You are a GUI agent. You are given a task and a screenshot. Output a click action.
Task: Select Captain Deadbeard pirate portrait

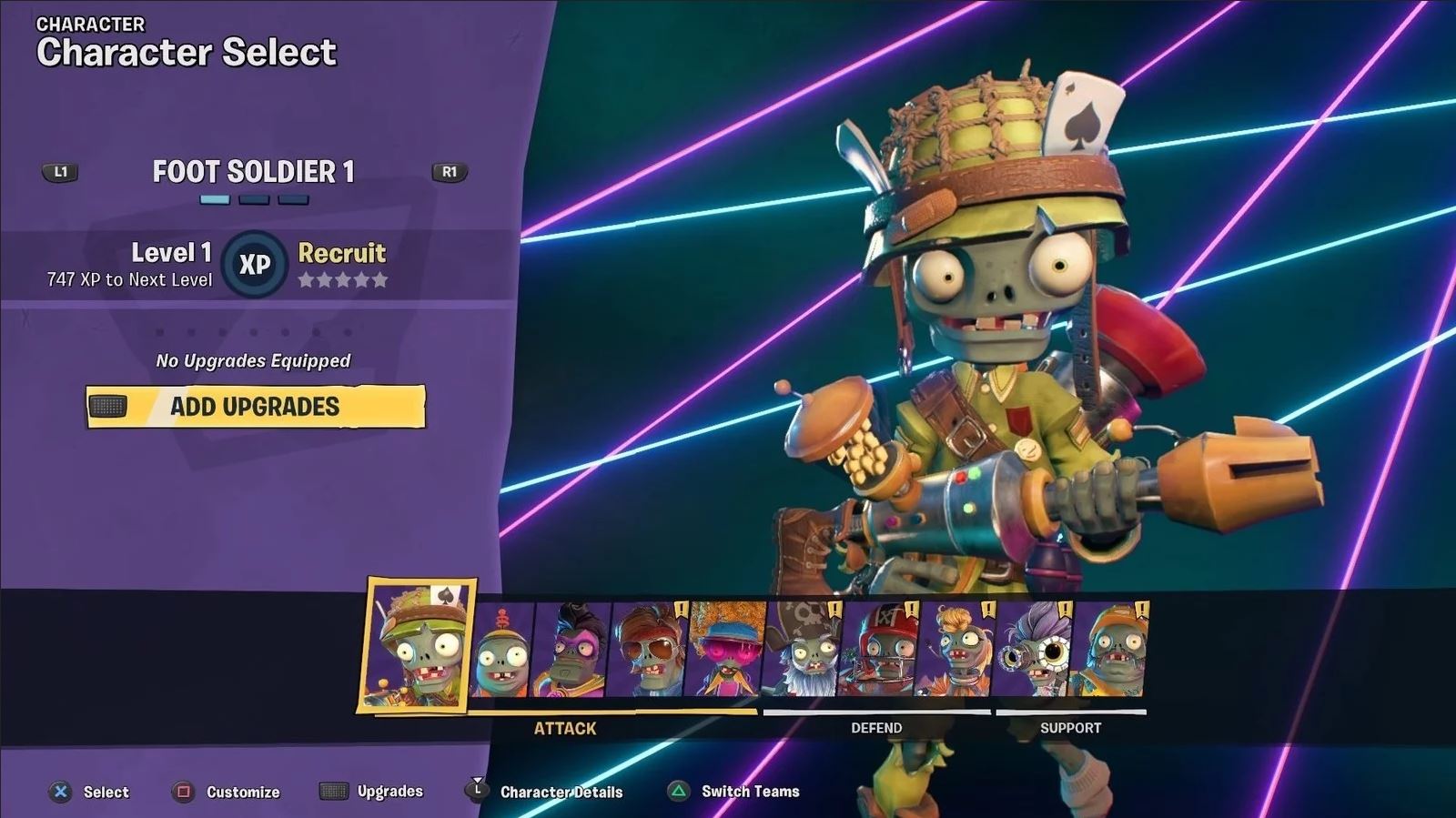804,651
